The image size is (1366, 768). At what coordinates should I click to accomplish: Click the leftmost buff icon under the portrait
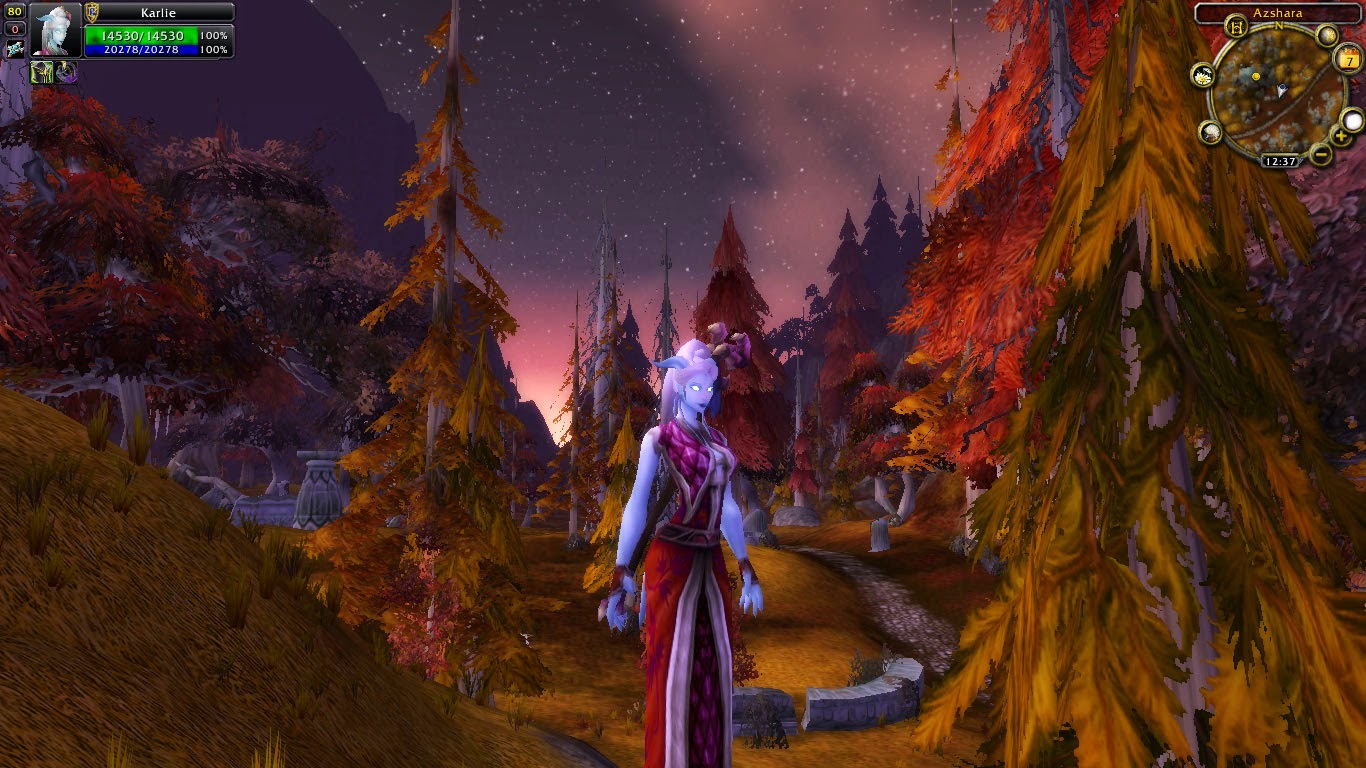(41, 72)
